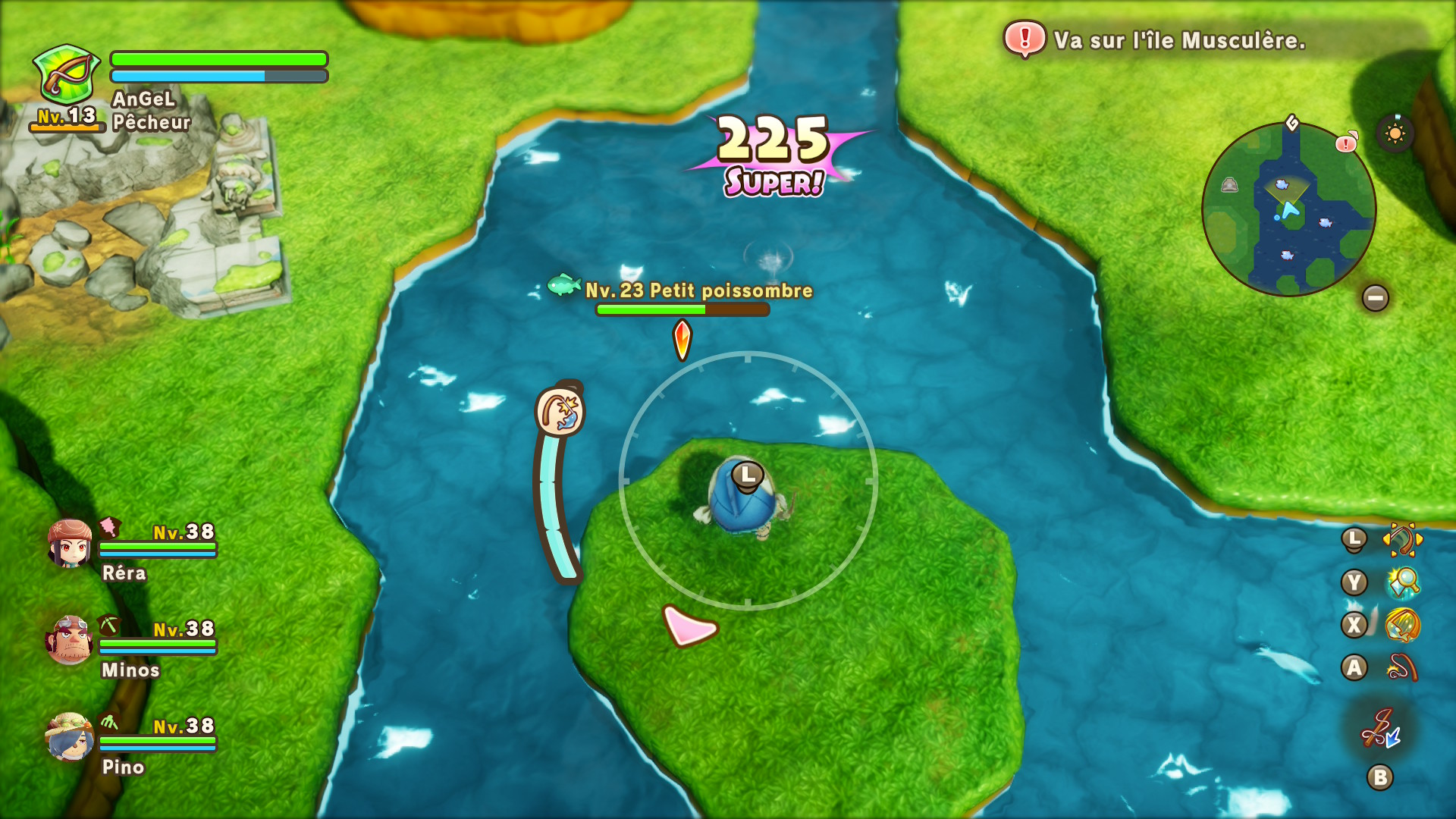This screenshot has width=1456, height=819.
Task: Select the sun daytime indicator icon
Action: click(x=1395, y=134)
